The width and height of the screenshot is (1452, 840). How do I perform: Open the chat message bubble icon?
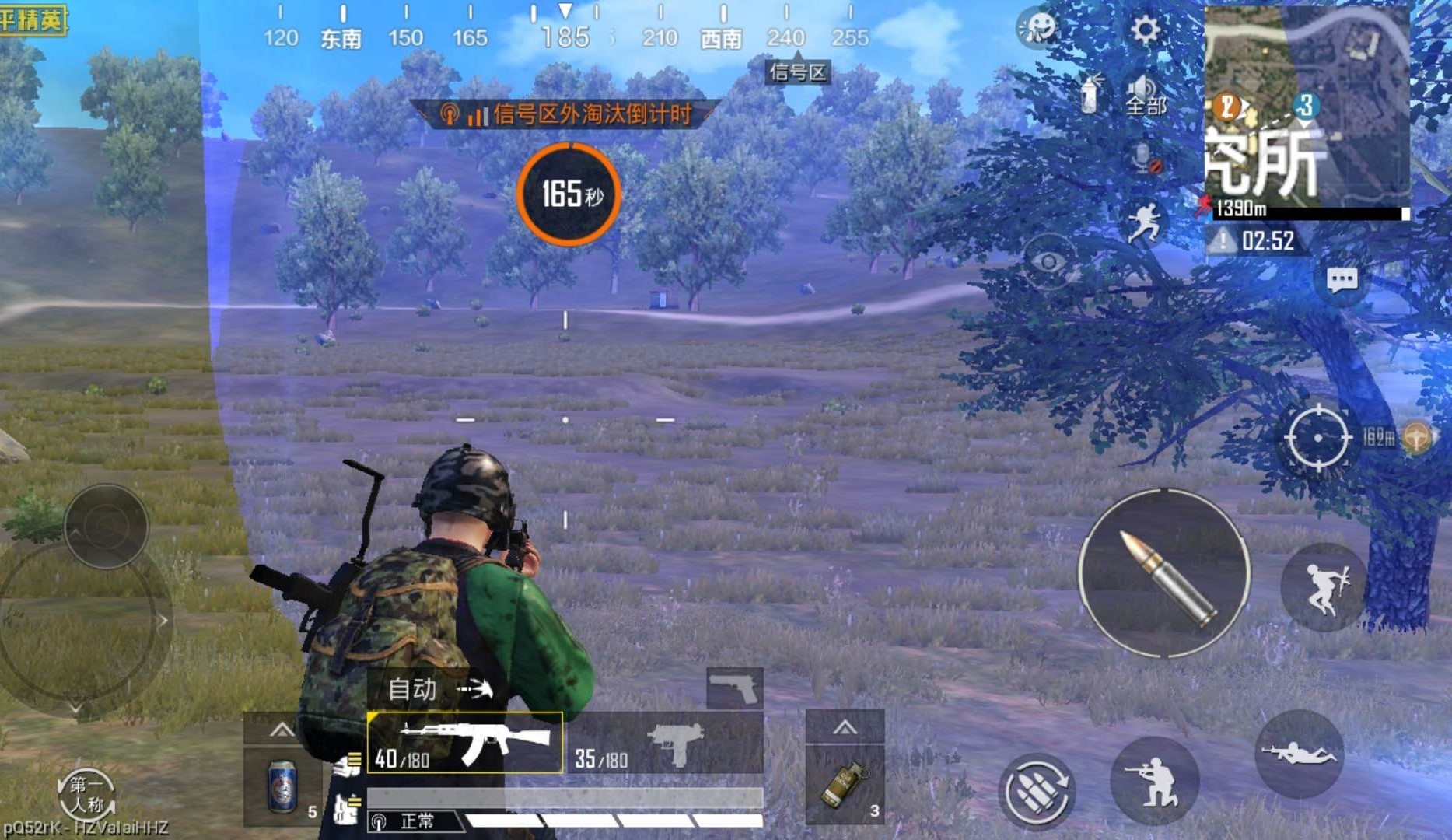point(1342,280)
